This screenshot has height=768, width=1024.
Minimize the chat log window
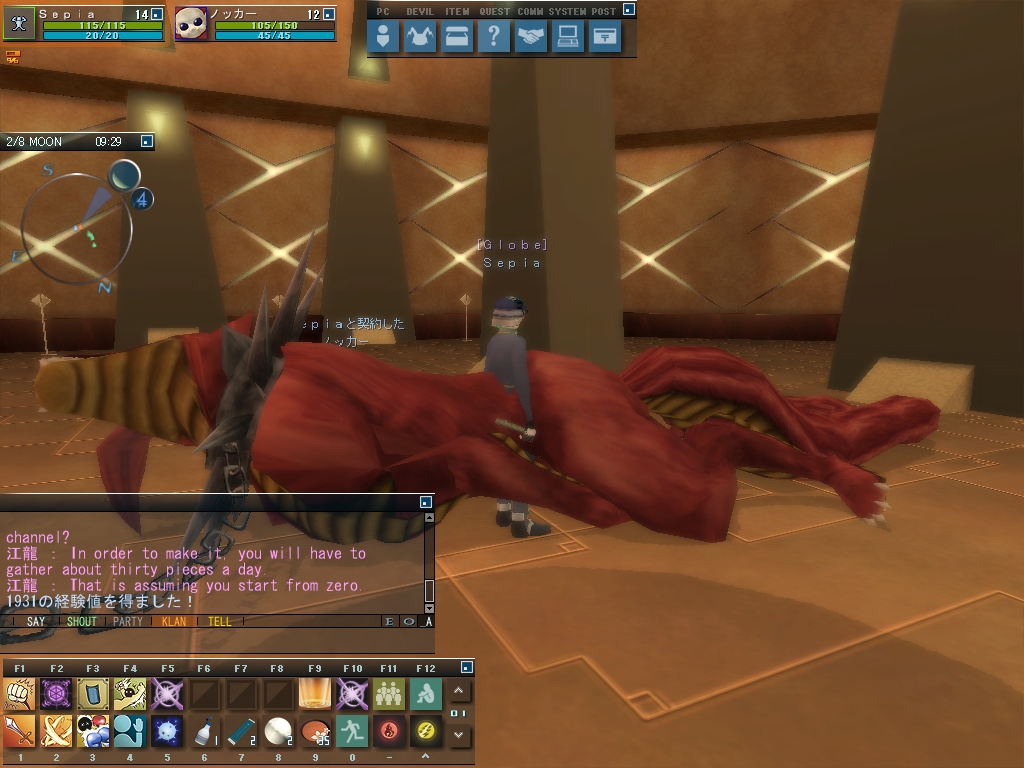coord(426,501)
